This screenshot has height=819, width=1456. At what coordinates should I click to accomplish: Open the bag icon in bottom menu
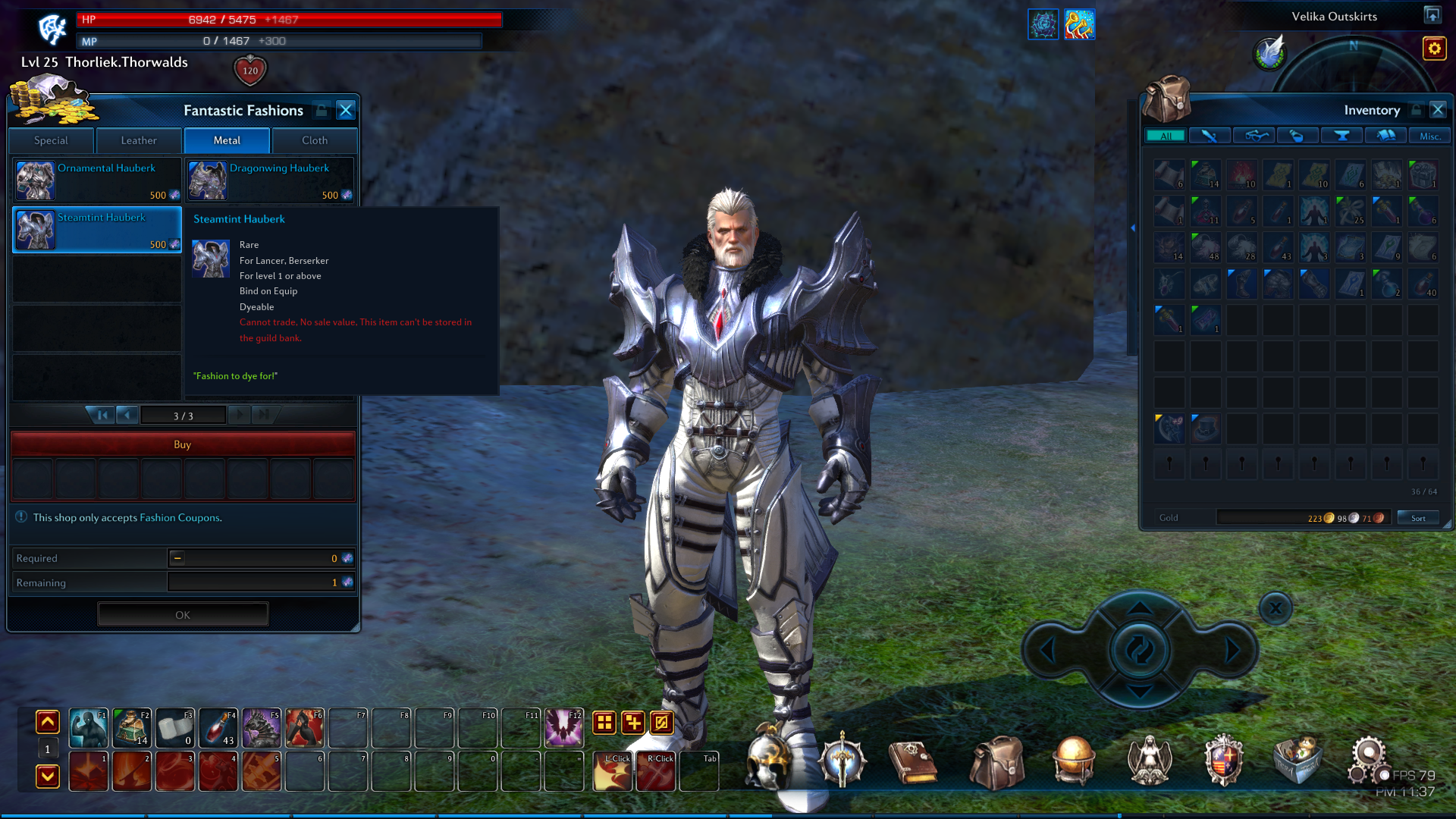coord(996,762)
